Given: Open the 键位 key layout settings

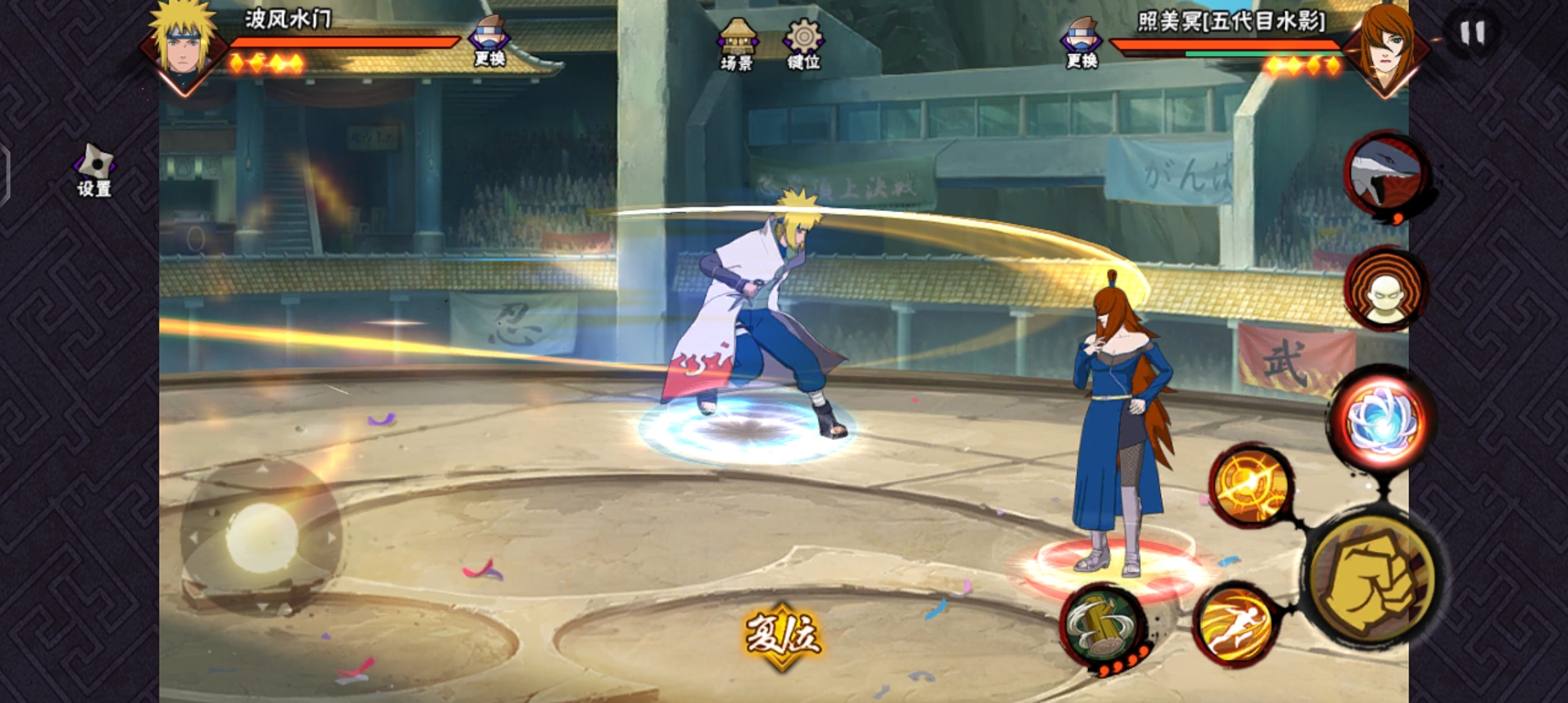Looking at the screenshot, I should point(804,44).
